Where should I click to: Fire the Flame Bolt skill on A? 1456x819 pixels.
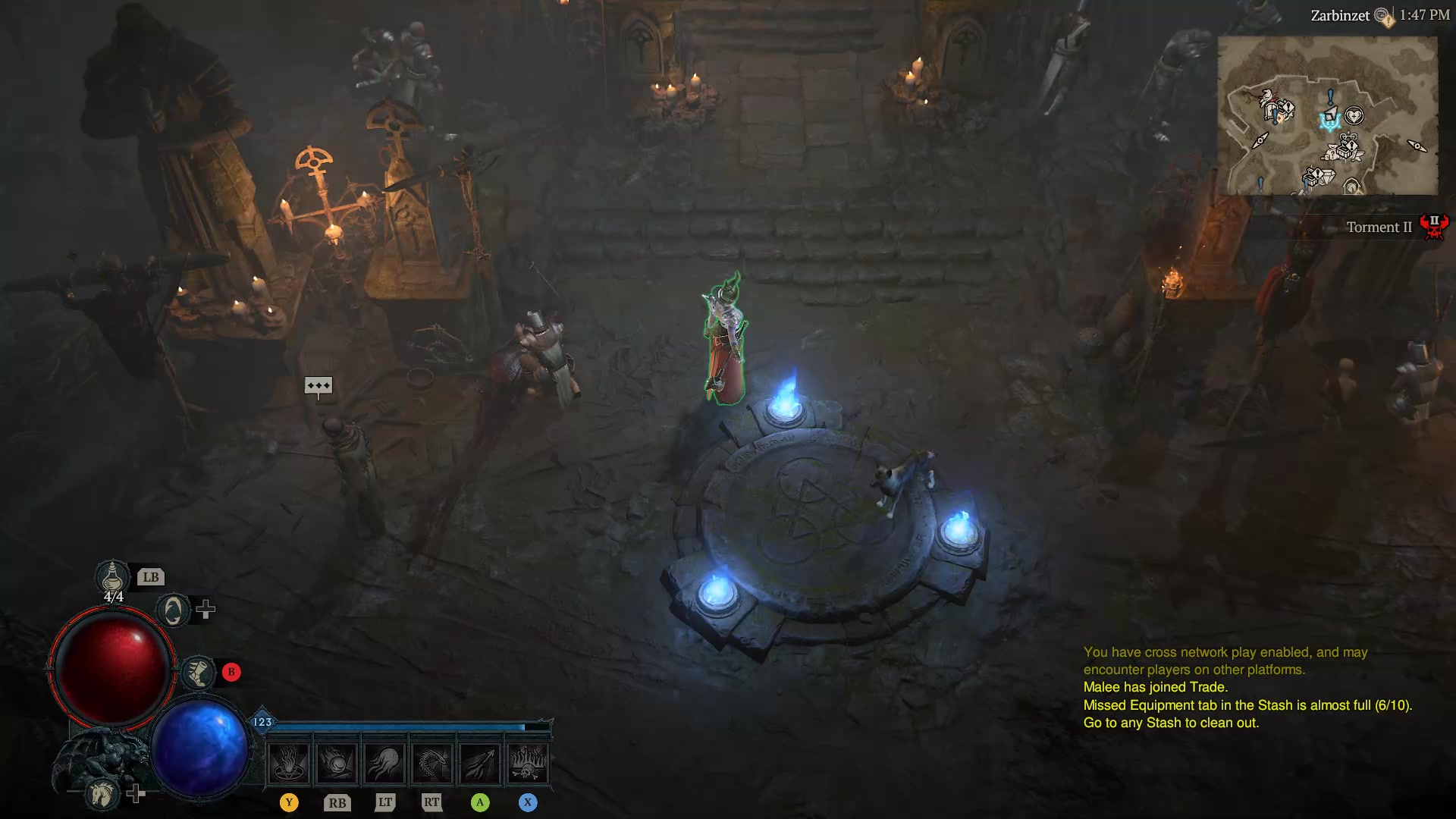tap(480, 762)
